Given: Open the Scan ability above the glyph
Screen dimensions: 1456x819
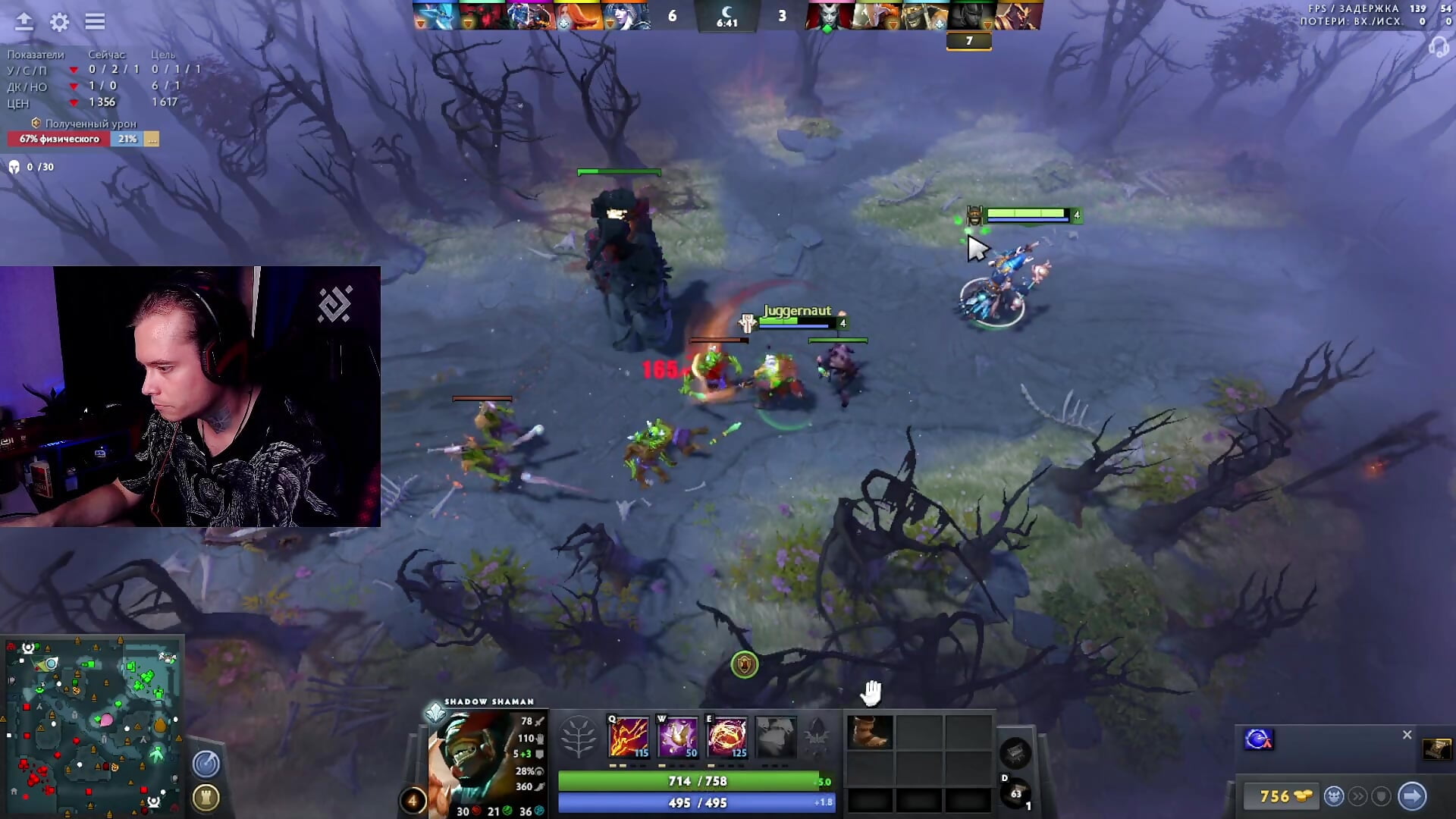Looking at the screenshot, I should coord(205,764).
